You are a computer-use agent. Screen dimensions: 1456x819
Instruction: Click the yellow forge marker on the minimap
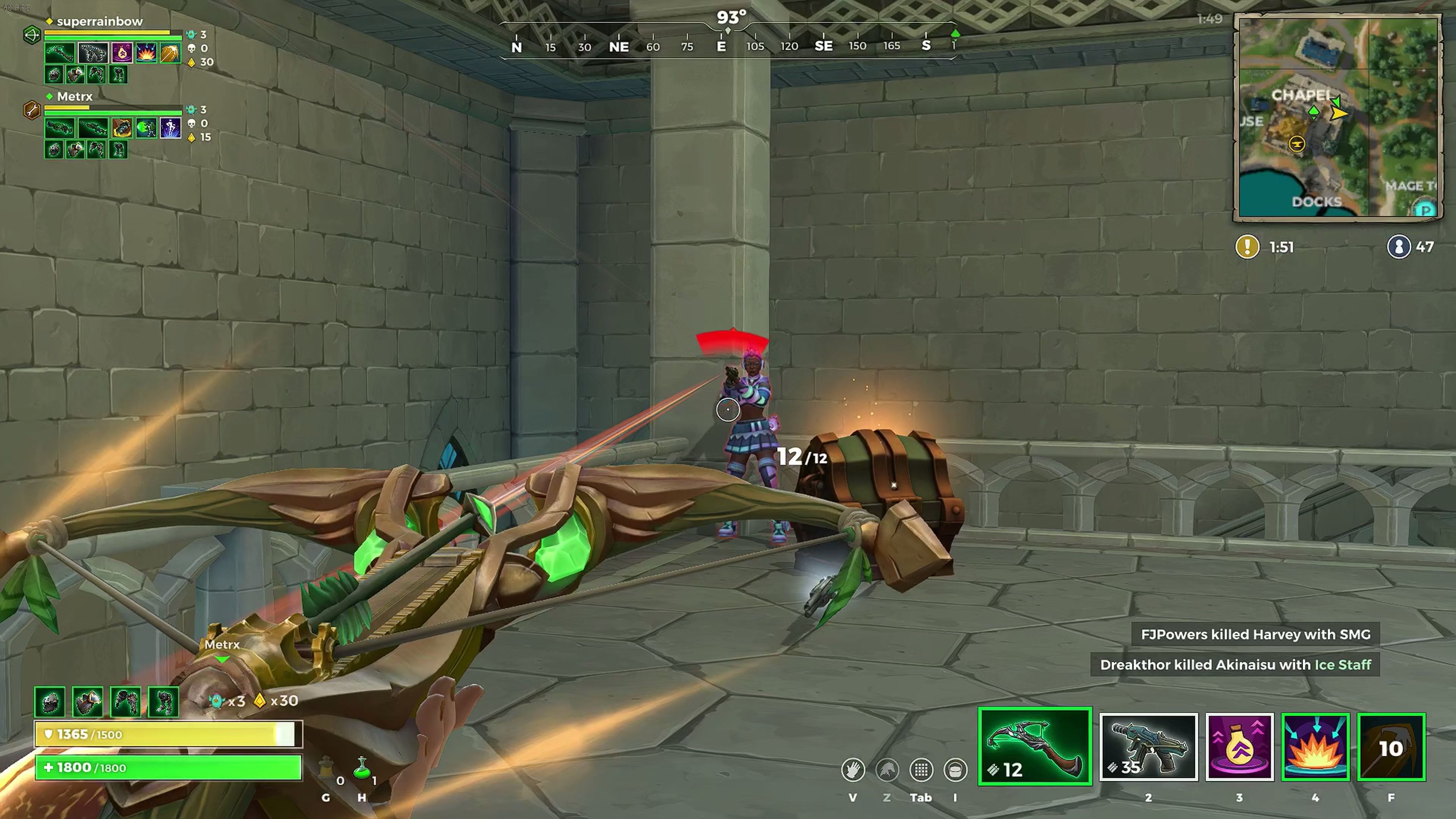[1297, 144]
